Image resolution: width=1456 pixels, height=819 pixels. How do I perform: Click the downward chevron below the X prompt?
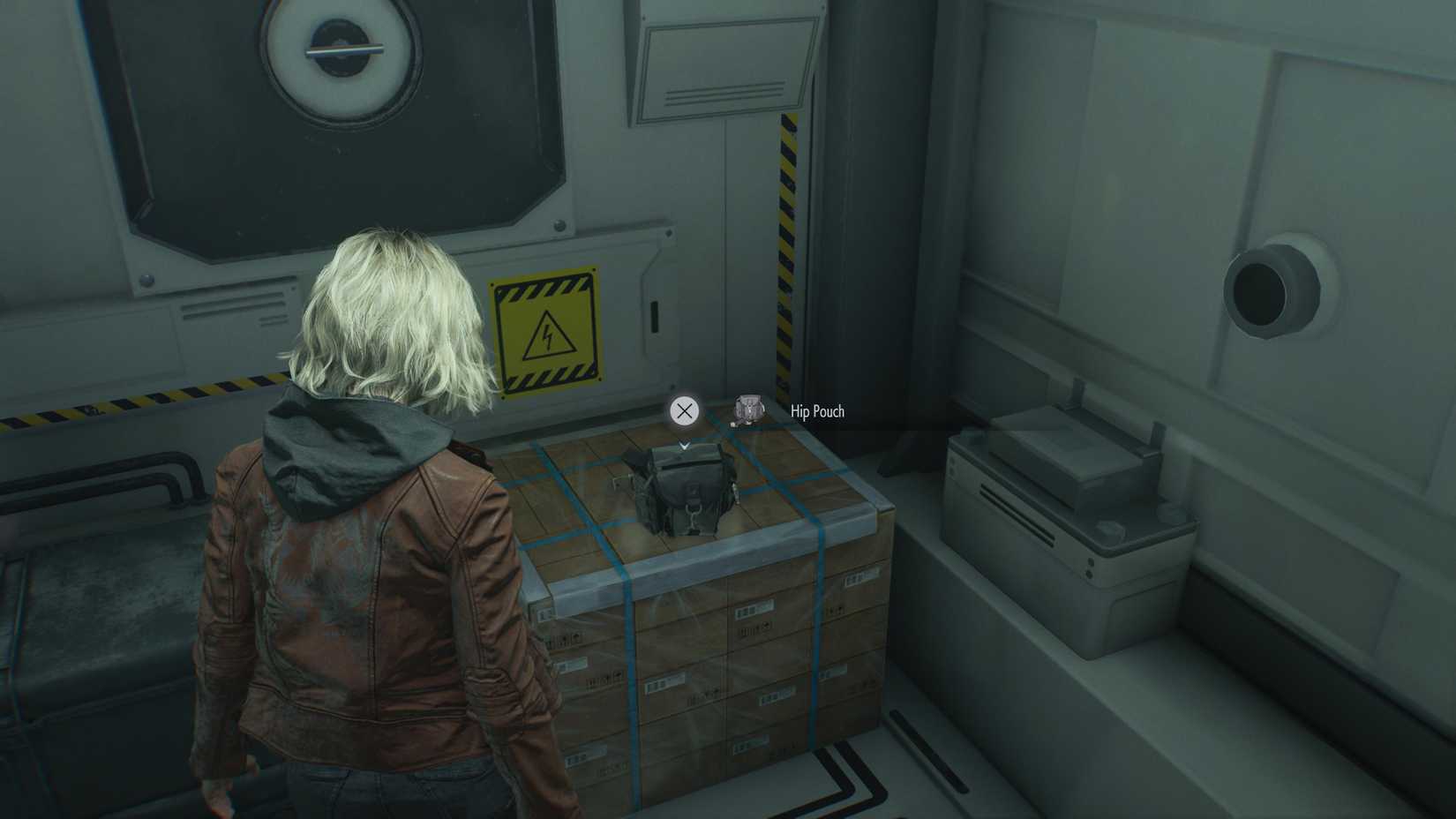tap(684, 445)
